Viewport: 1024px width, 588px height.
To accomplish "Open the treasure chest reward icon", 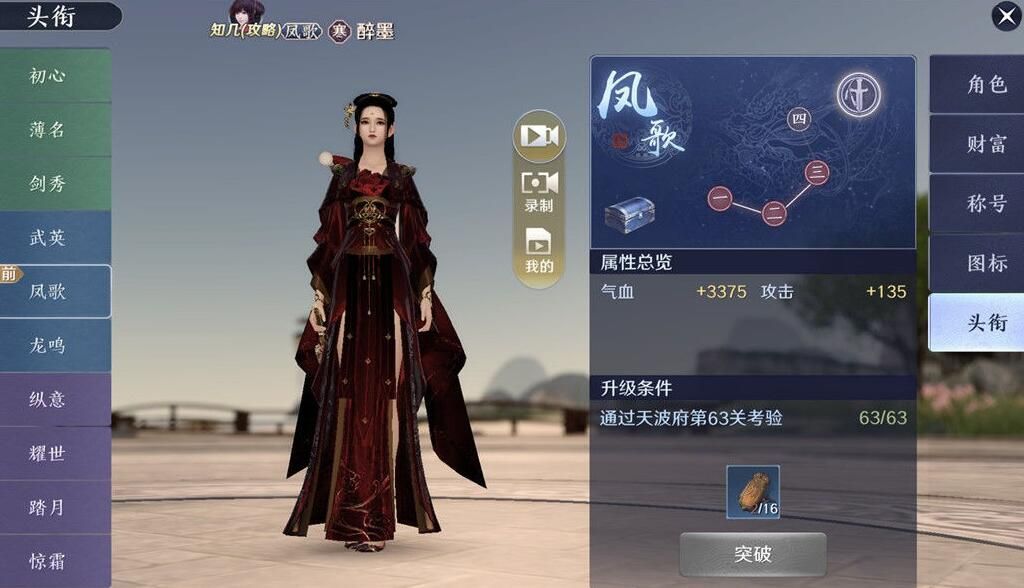I will (629, 214).
